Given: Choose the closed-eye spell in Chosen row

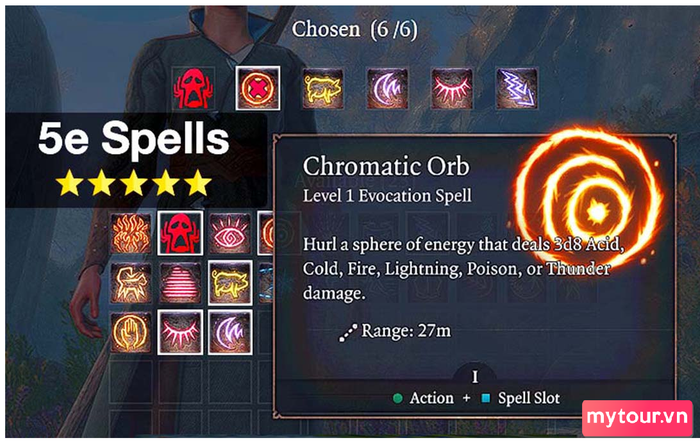Looking at the screenshot, I should click(x=452, y=88).
